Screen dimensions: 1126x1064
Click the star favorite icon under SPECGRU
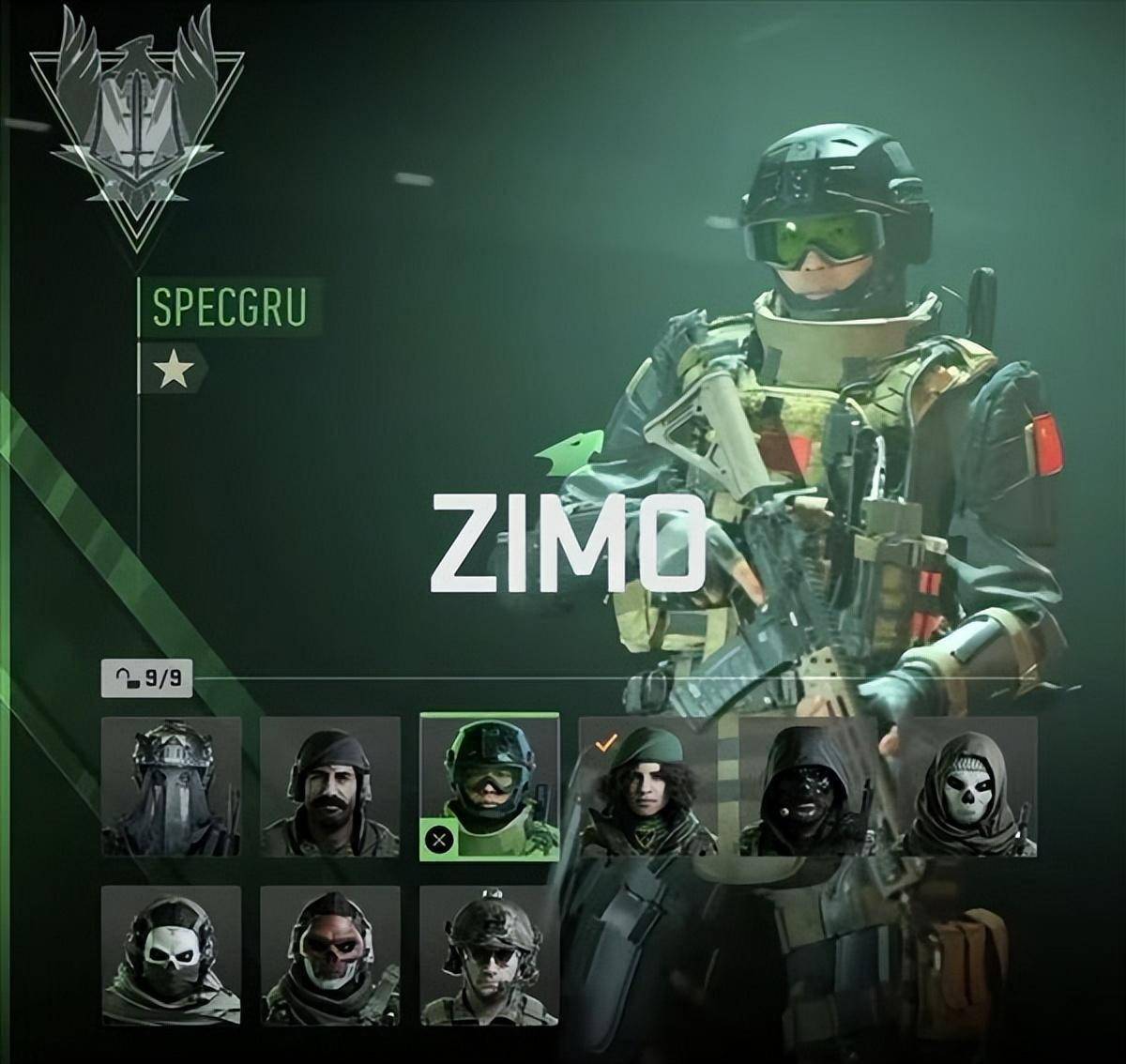pos(174,370)
